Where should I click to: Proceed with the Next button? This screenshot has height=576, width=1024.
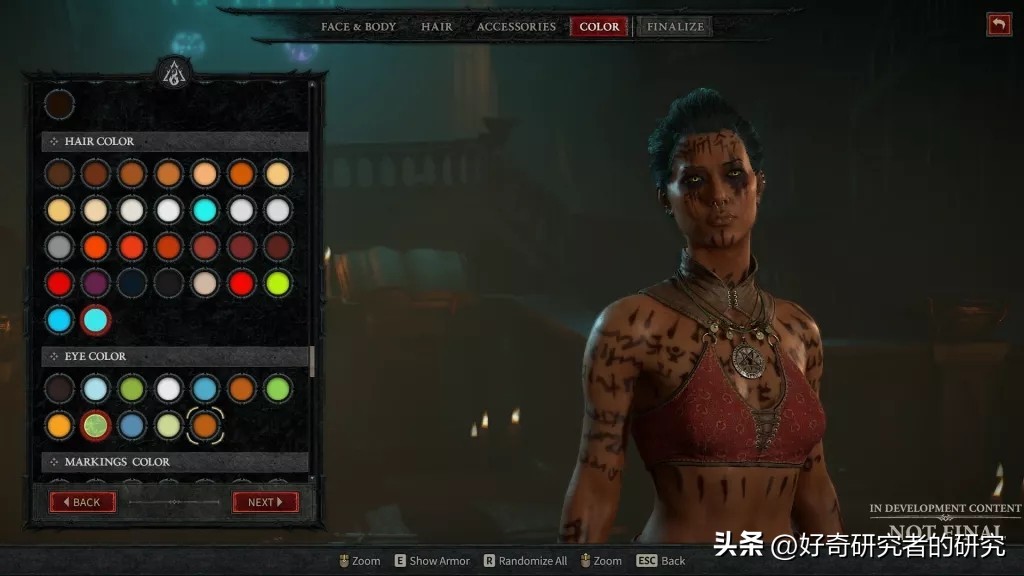pyautogui.click(x=265, y=502)
